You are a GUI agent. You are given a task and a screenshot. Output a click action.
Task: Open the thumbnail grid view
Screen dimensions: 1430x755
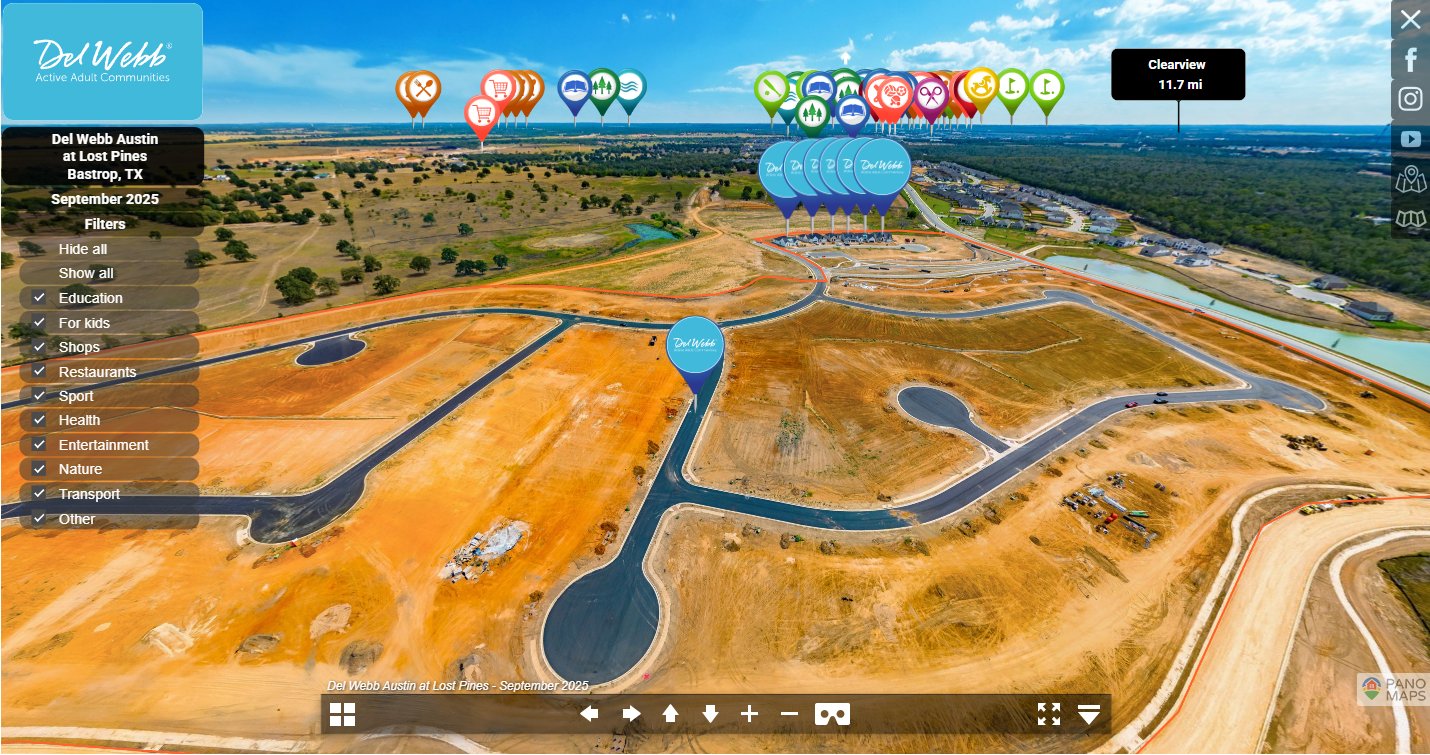(x=343, y=714)
